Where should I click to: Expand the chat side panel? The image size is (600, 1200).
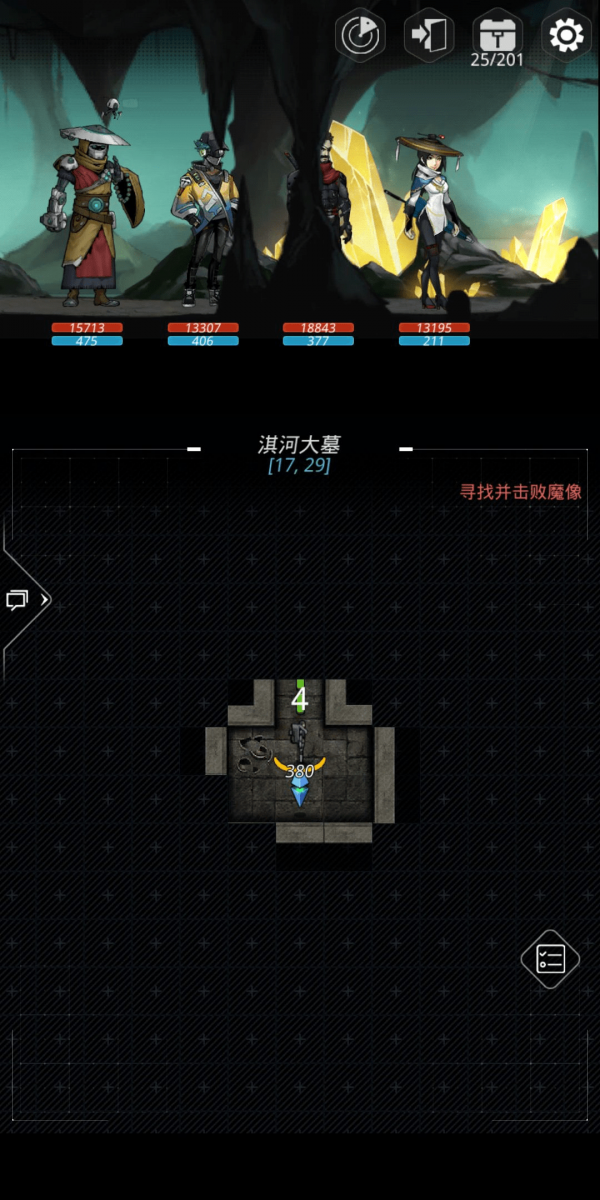25,601
